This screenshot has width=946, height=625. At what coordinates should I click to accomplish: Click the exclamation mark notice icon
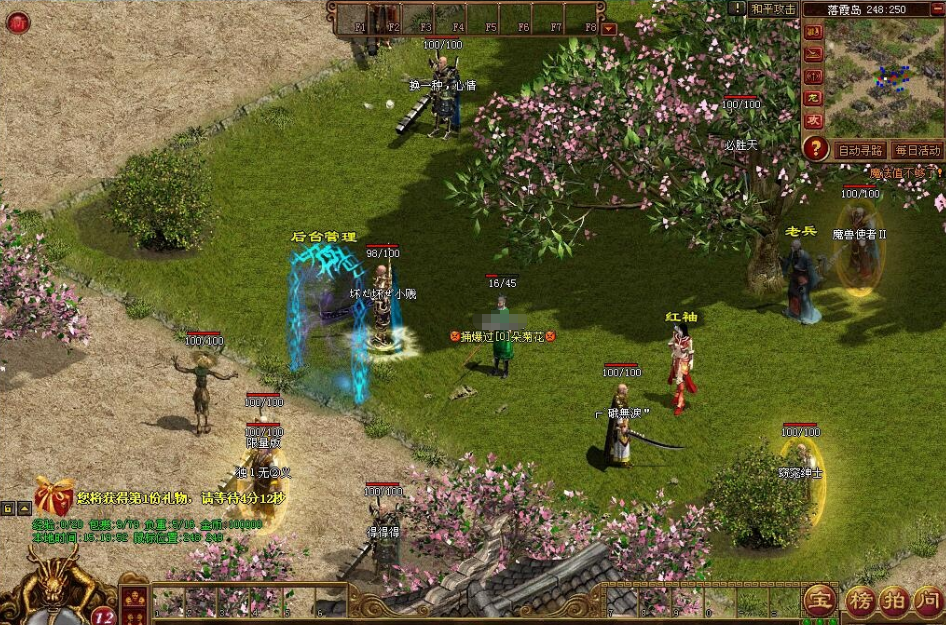tap(736, 9)
